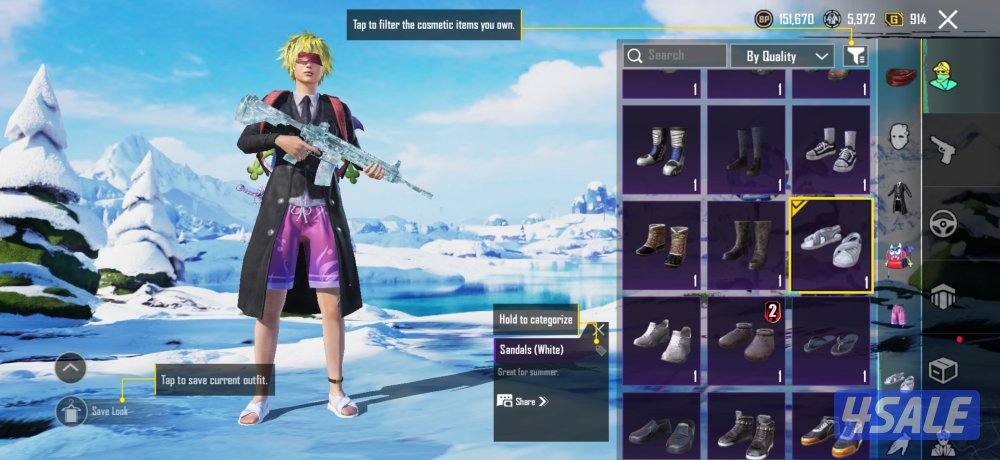
Task: Select the brown fur-lined boots slot
Action: coord(660,243)
